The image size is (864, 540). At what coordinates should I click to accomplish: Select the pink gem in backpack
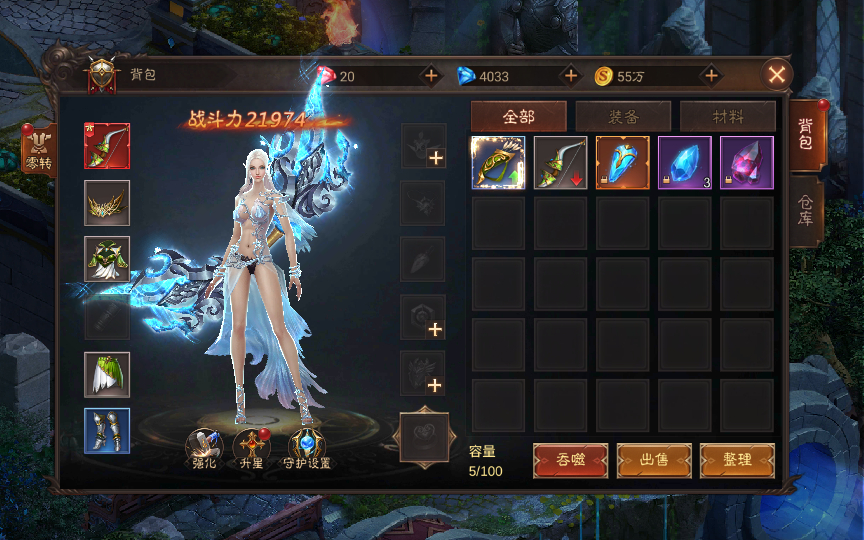746,162
